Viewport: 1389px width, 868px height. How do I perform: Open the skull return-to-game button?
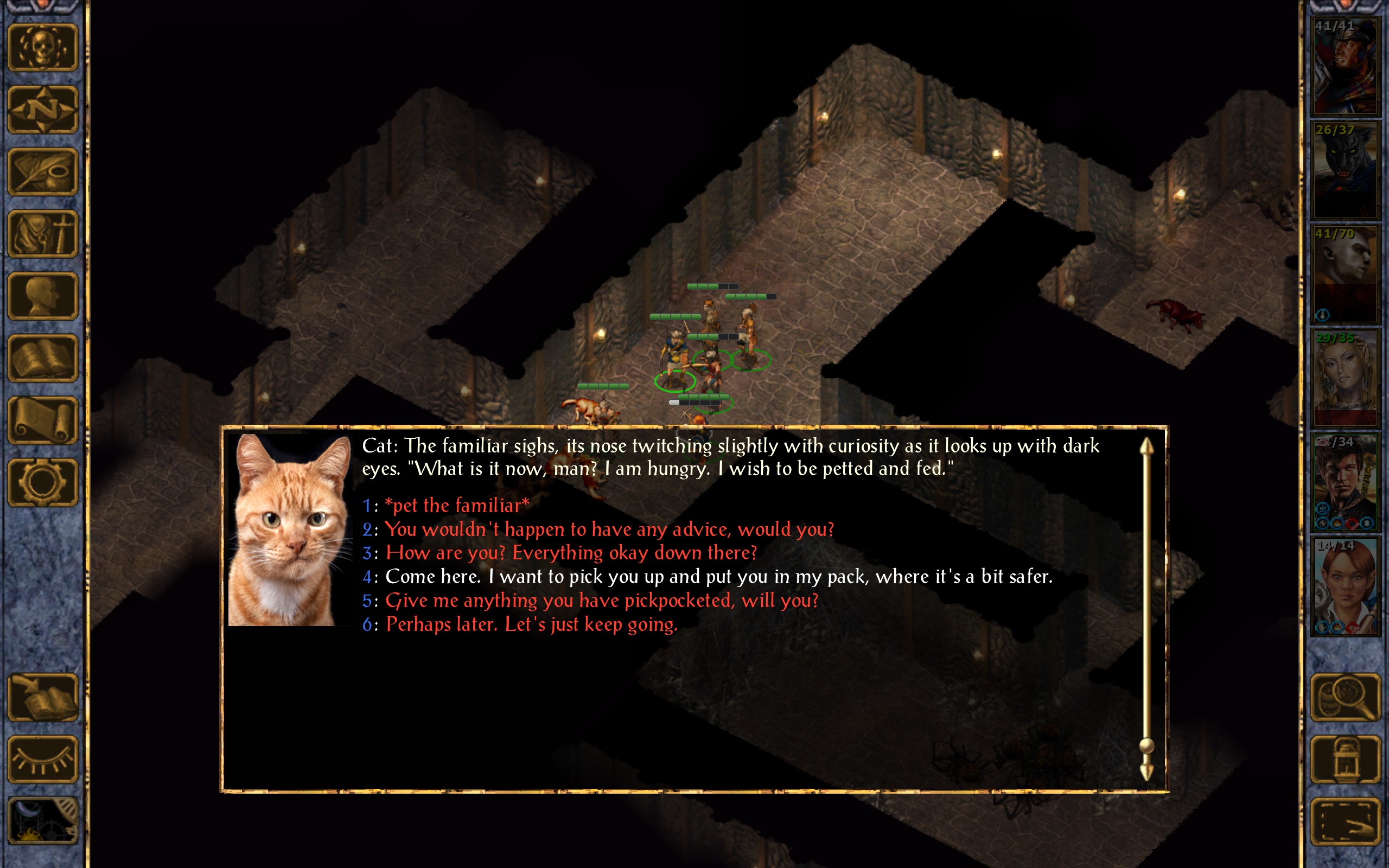pos(42,48)
